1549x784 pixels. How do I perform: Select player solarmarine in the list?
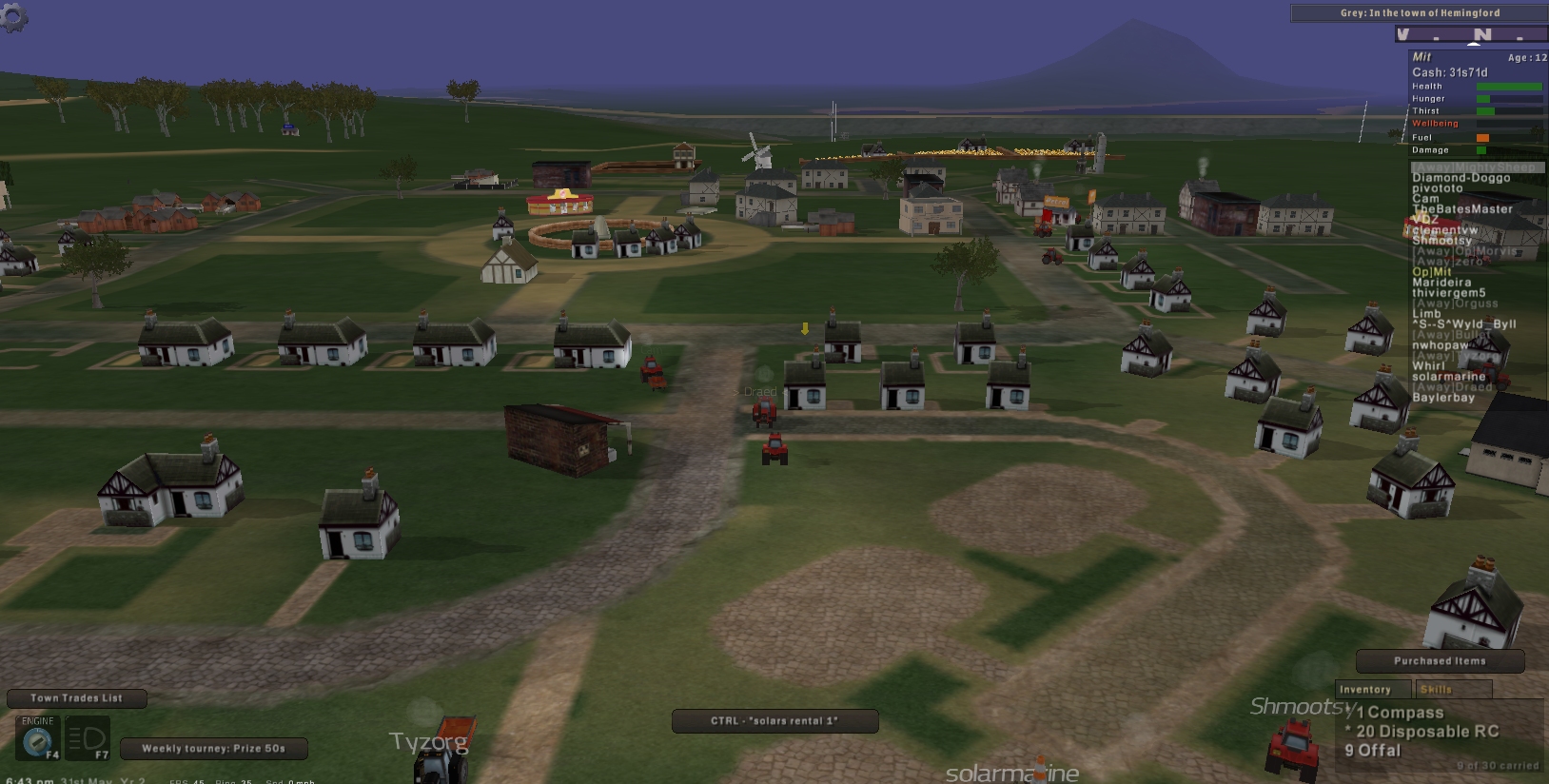pos(1448,377)
